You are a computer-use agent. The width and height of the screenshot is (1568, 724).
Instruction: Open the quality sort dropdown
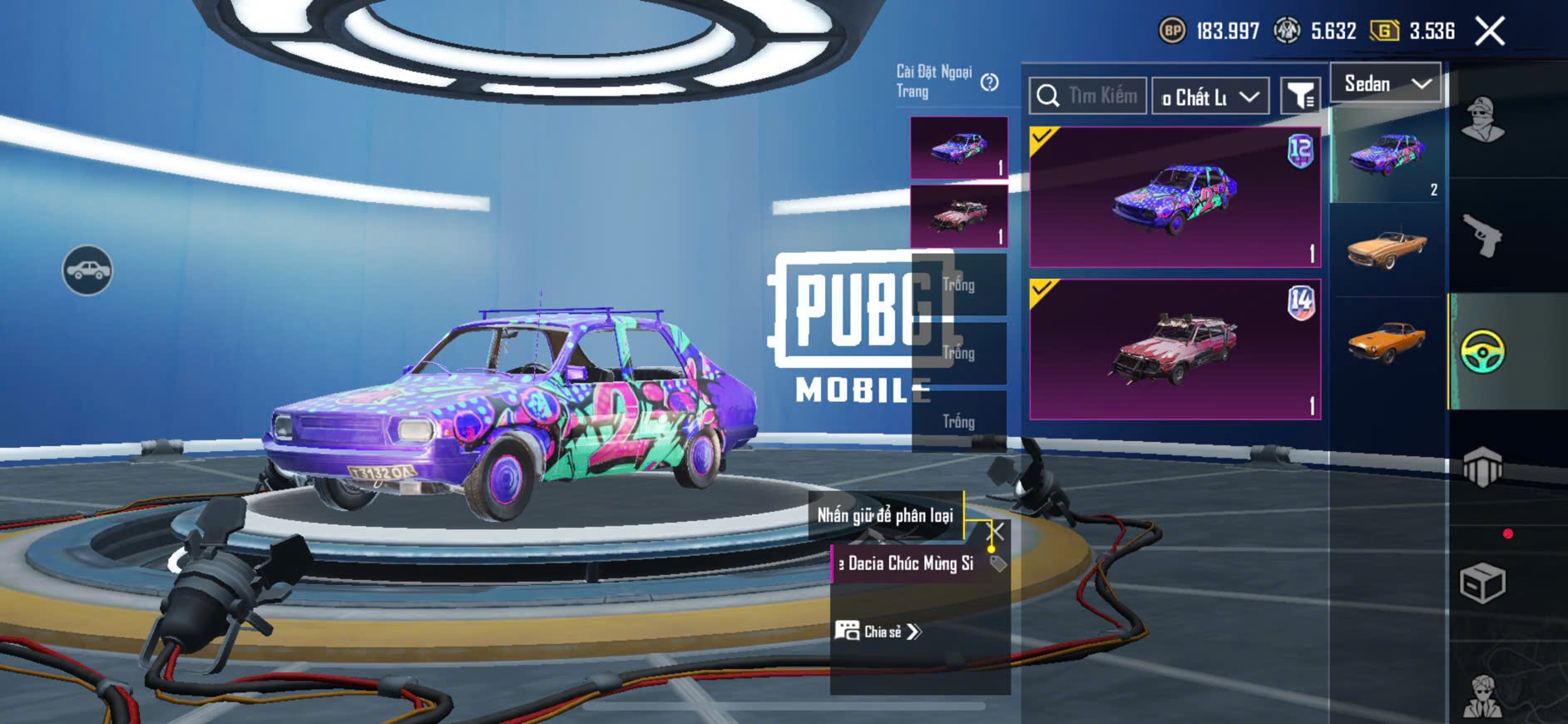point(1210,97)
